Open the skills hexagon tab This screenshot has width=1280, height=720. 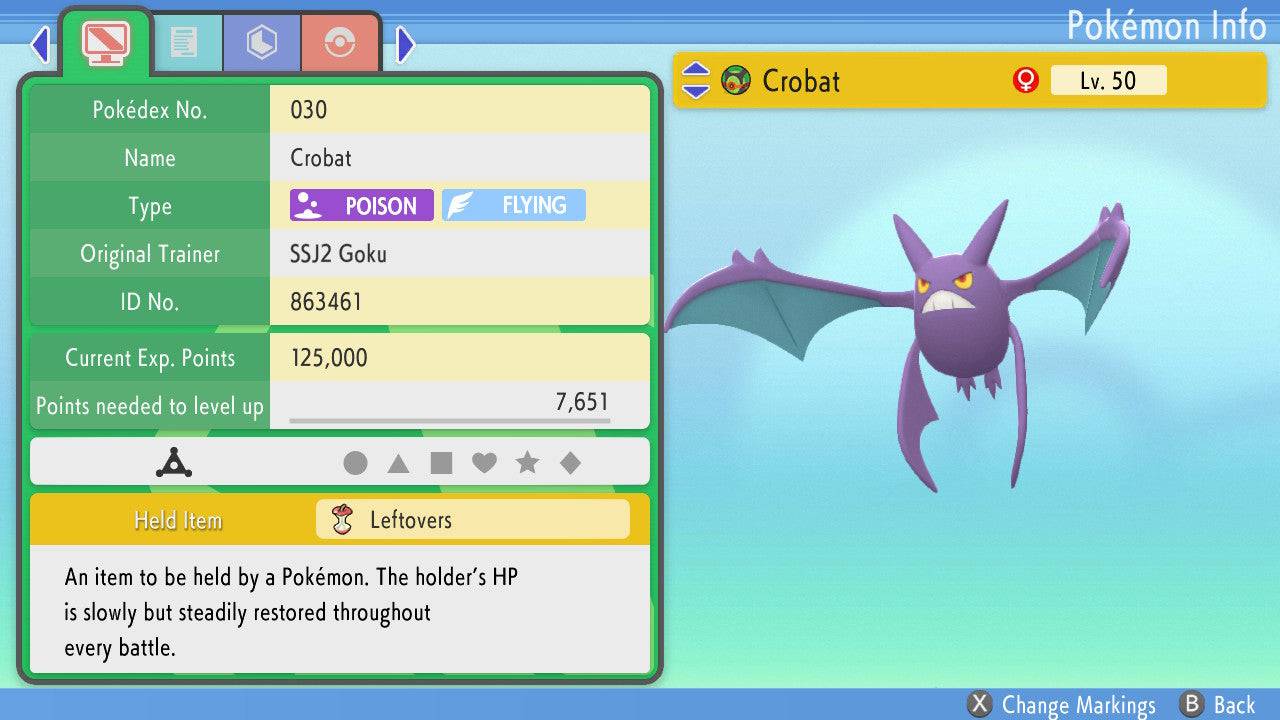(262, 43)
